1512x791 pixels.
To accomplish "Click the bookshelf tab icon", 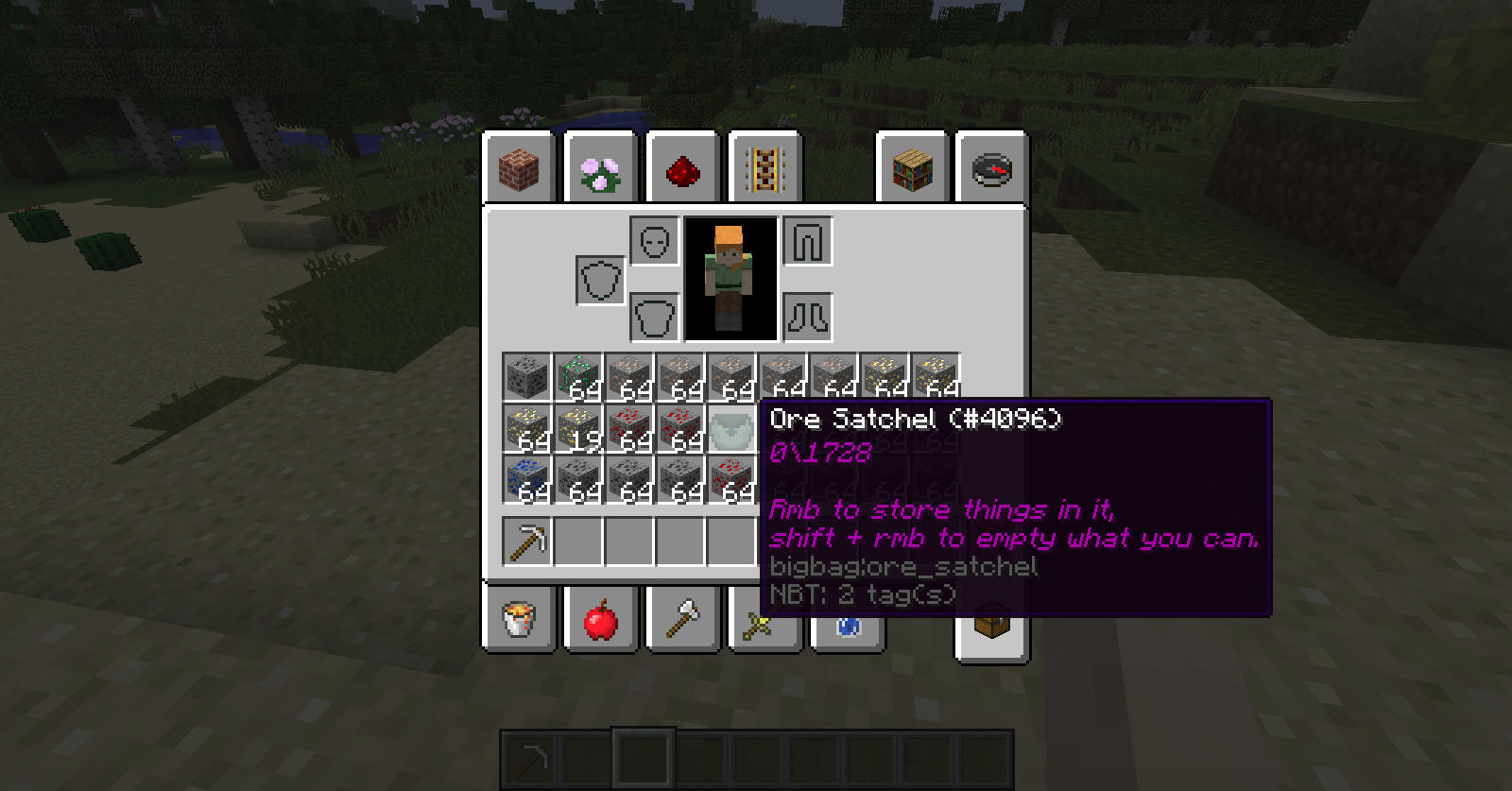I will pyautogui.click(x=912, y=168).
